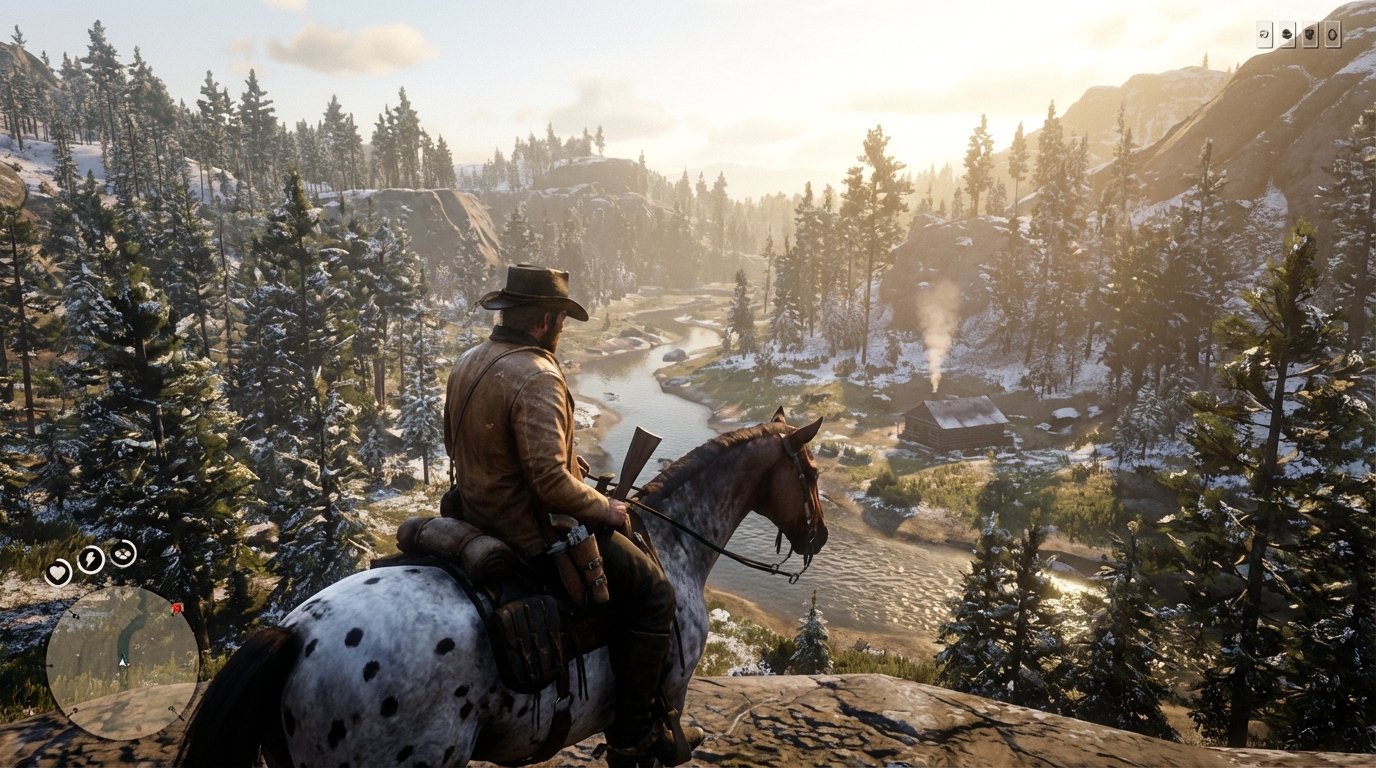1376x768 pixels.
Task: Click the health core heart icon
Action: coord(60,573)
